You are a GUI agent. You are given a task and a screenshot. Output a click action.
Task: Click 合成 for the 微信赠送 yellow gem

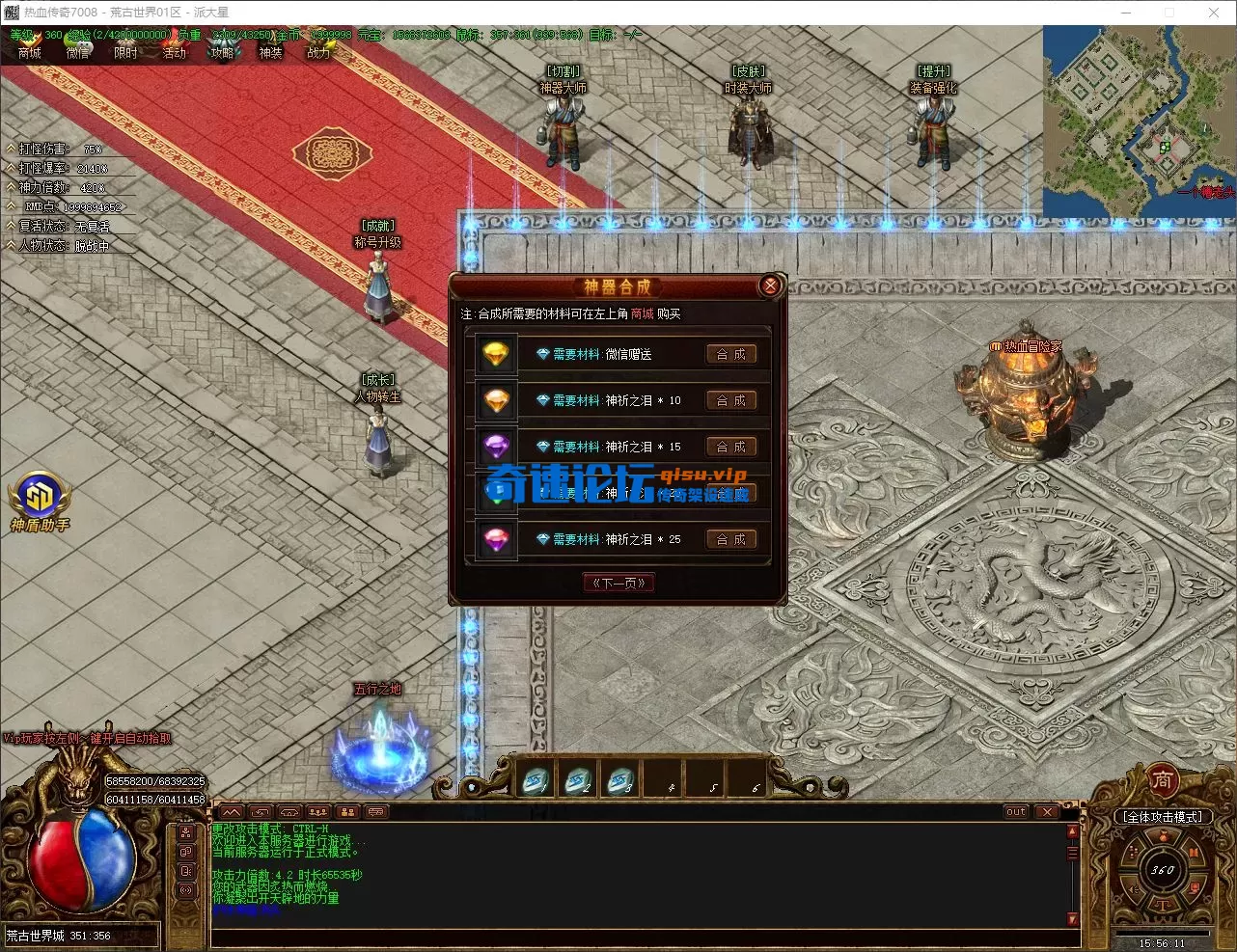[x=730, y=355]
